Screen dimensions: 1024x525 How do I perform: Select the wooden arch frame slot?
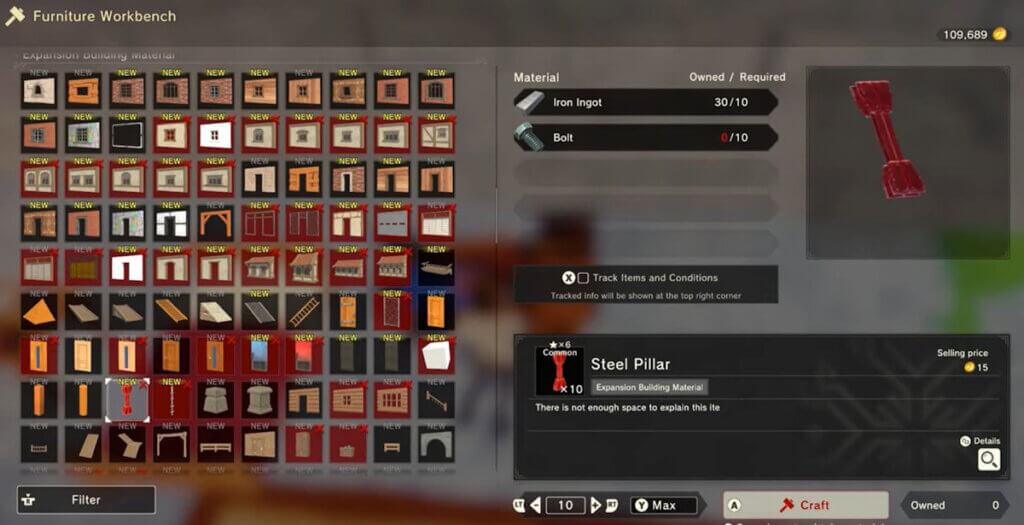pyautogui.click(x=215, y=224)
